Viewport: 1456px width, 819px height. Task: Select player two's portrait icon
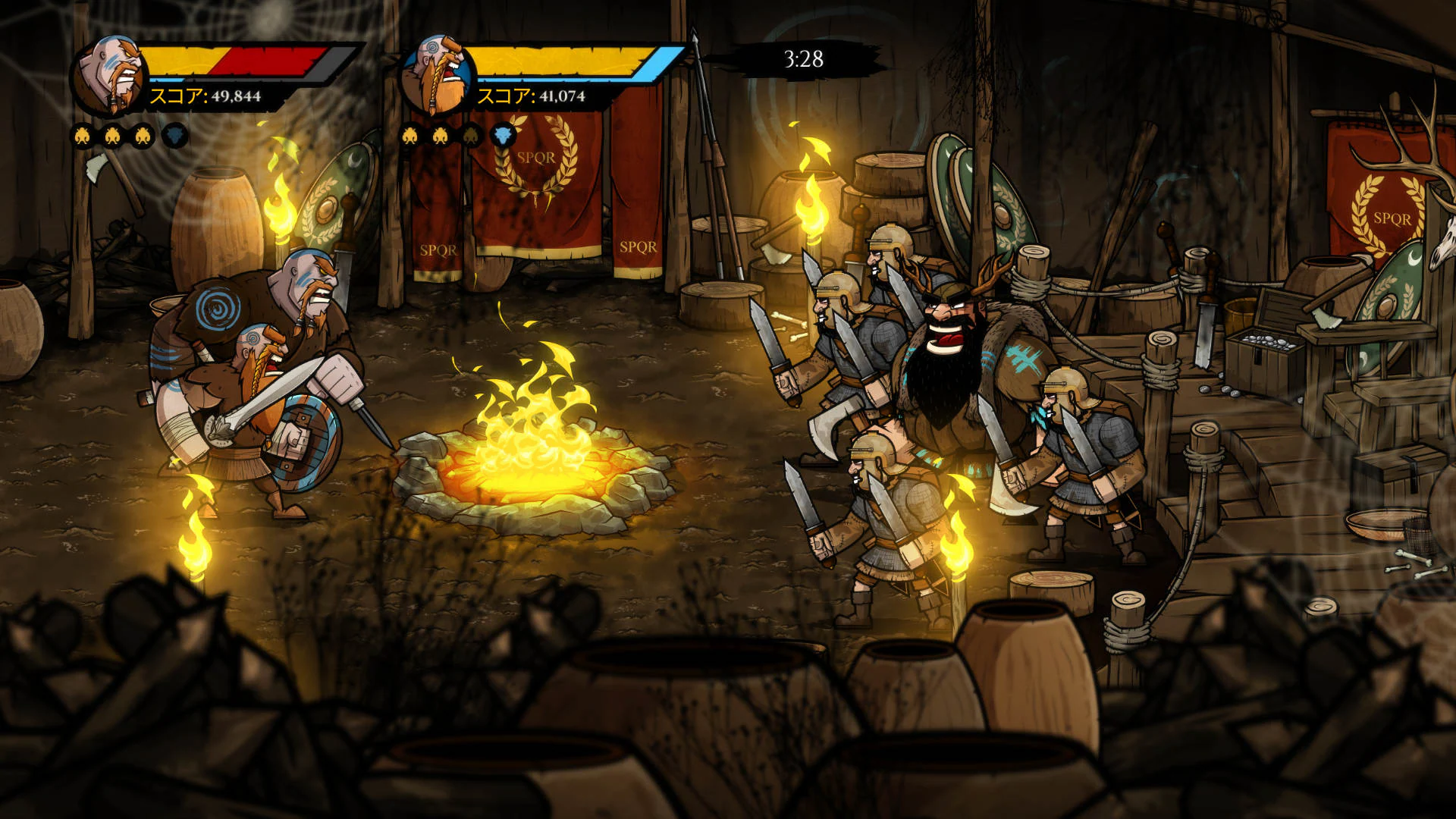(438, 72)
